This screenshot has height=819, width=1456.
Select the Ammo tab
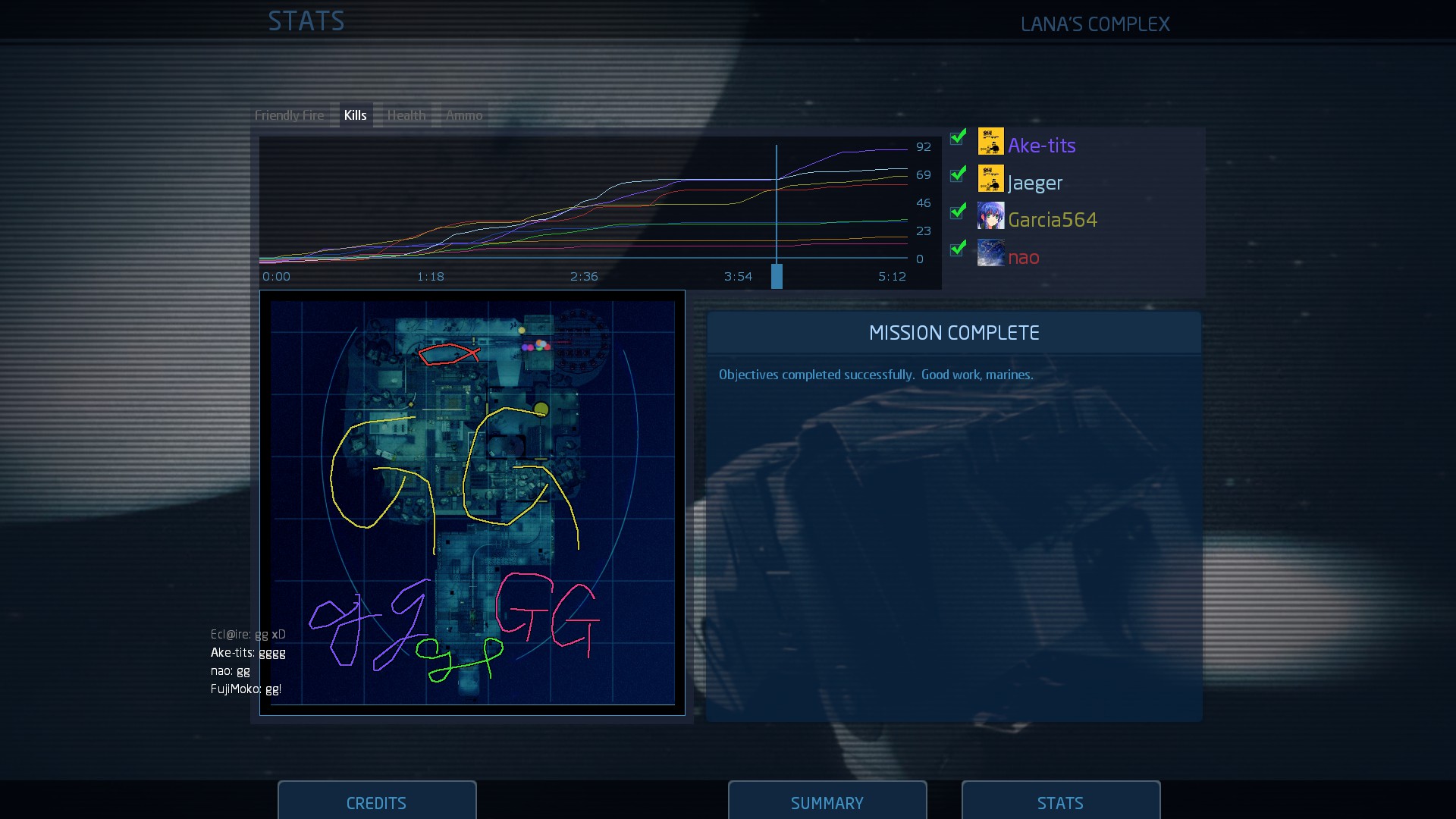click(x=464, y=115)
